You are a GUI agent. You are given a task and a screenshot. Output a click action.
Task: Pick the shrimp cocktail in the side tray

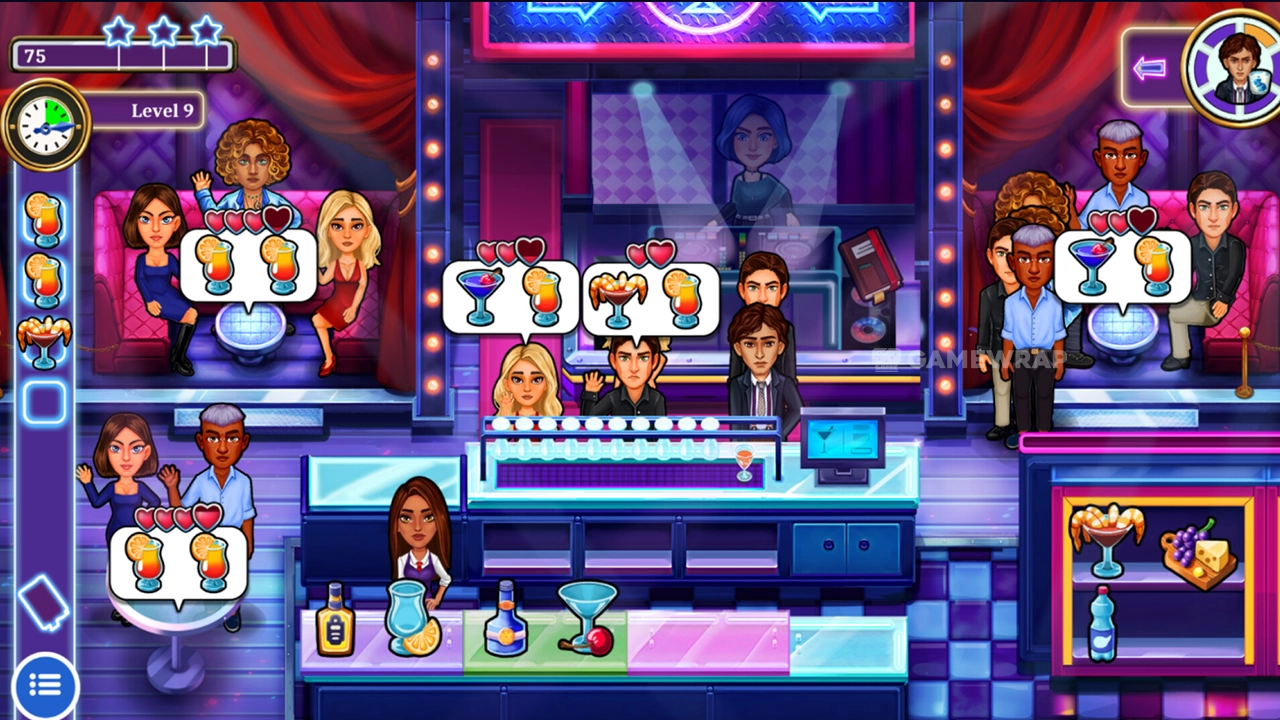(x=44, y=342)
